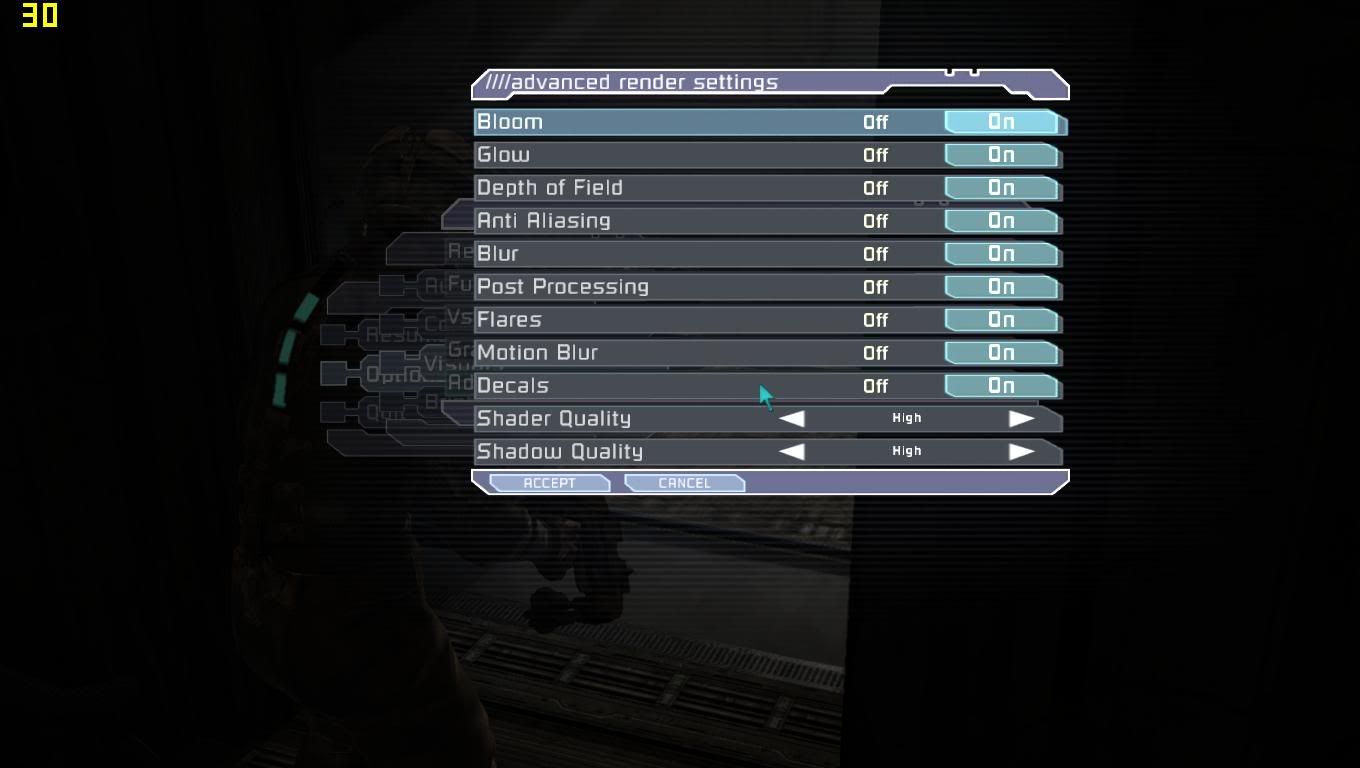Screen dimensions: 1360x768
Task: Turn off Depth of Field
Action: [875, 187]
